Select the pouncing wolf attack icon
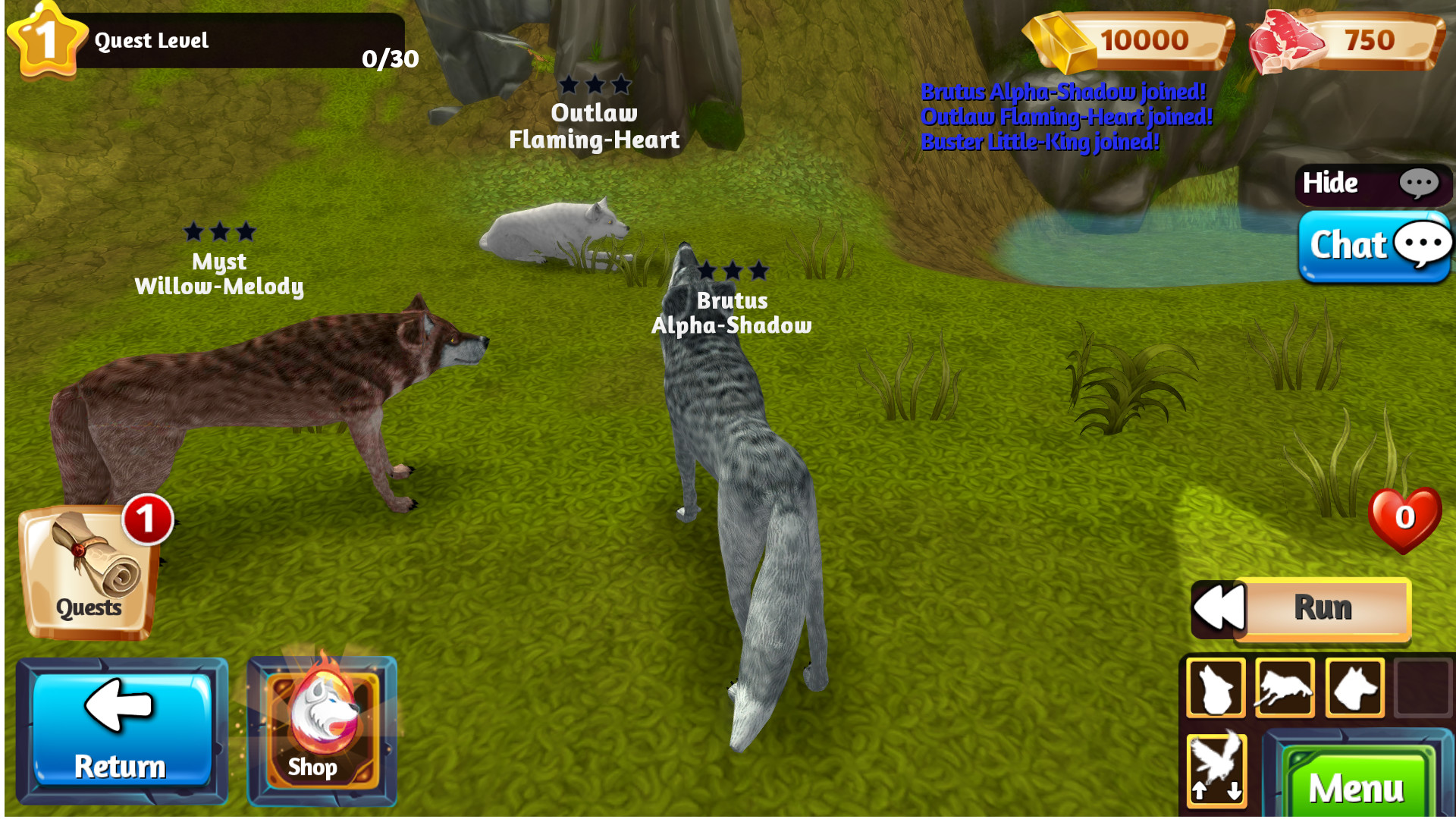Image resolution: width=1456 pixels, height=819 pixels. coord(1284,688)
